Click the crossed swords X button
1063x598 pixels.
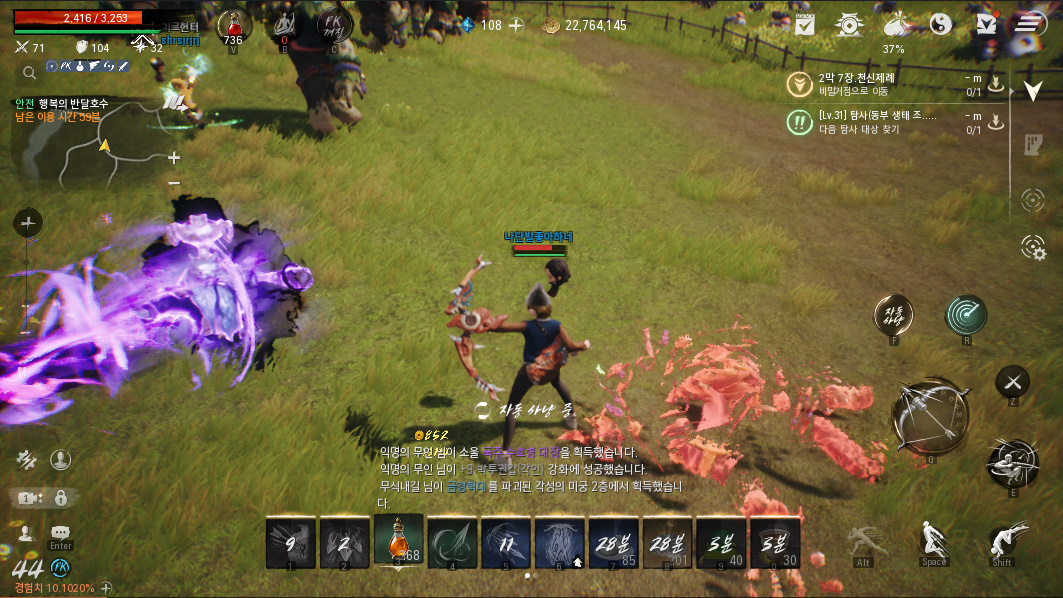pyautogui.click(x=1012, y=381)
